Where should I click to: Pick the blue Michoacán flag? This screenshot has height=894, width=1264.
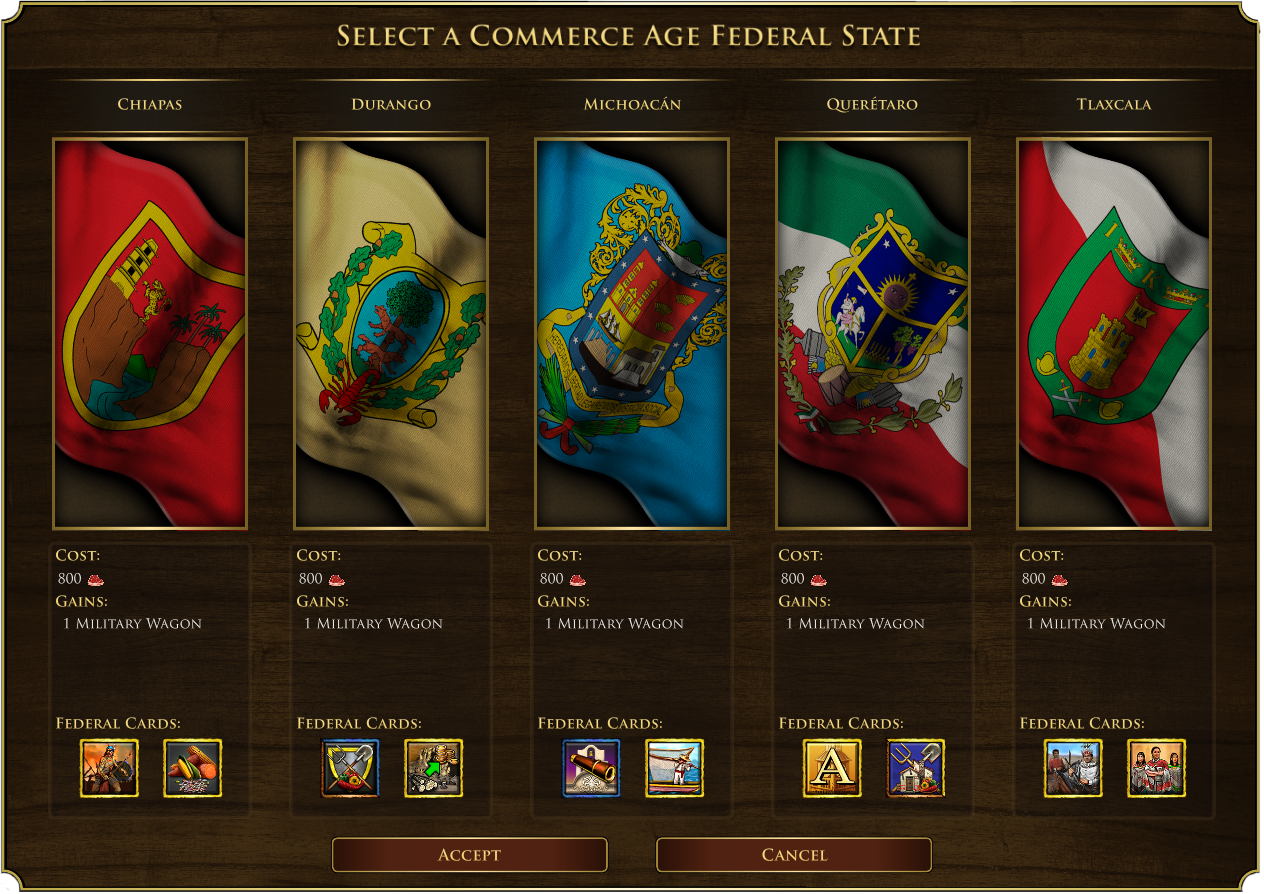[x=632, y=333]
